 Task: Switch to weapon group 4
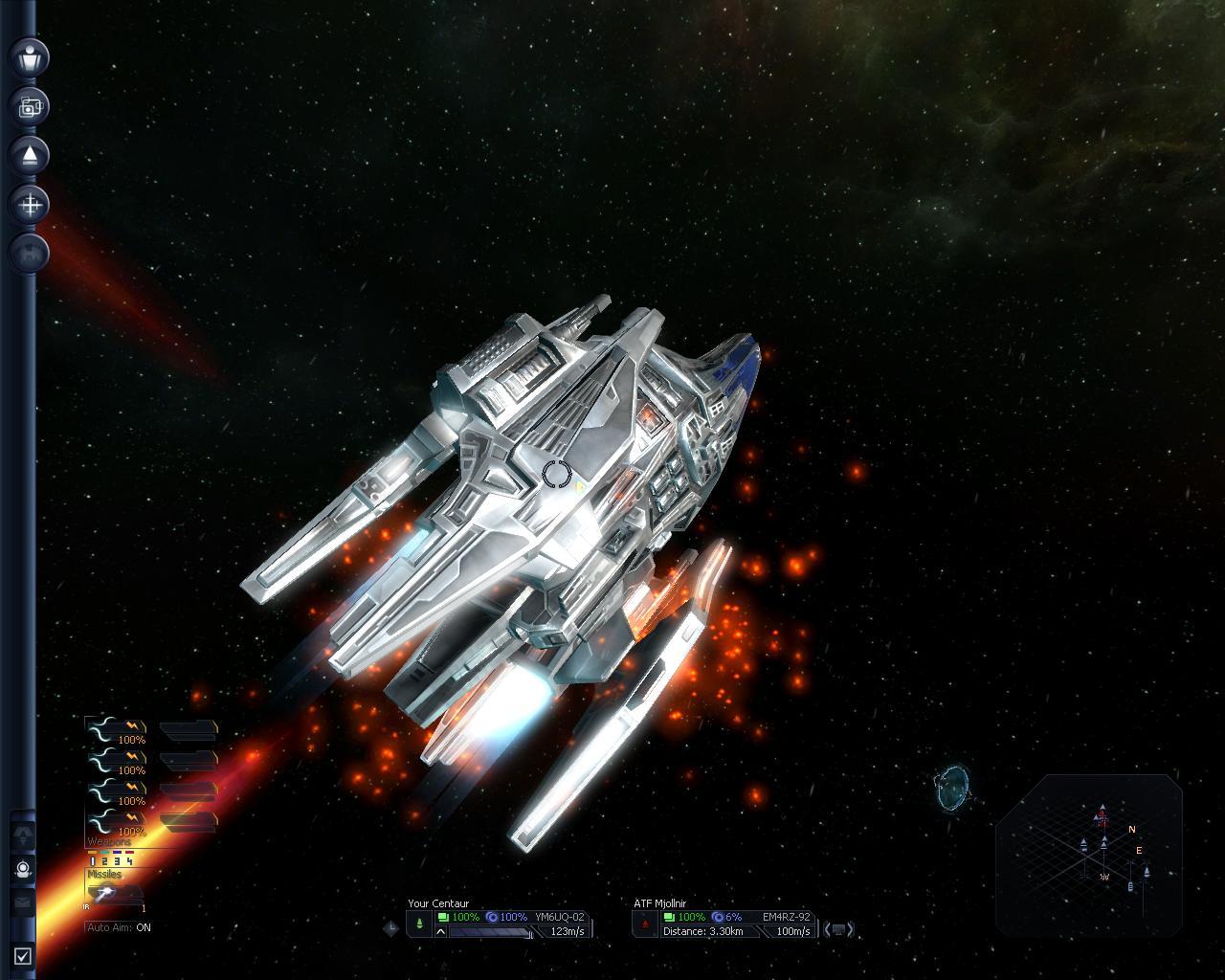click(129, 861)
